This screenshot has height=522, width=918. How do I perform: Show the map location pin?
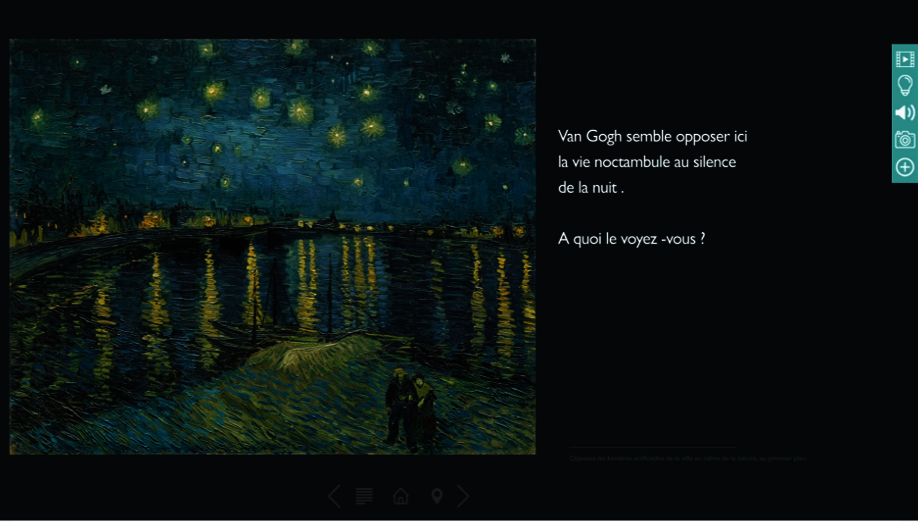437,496
